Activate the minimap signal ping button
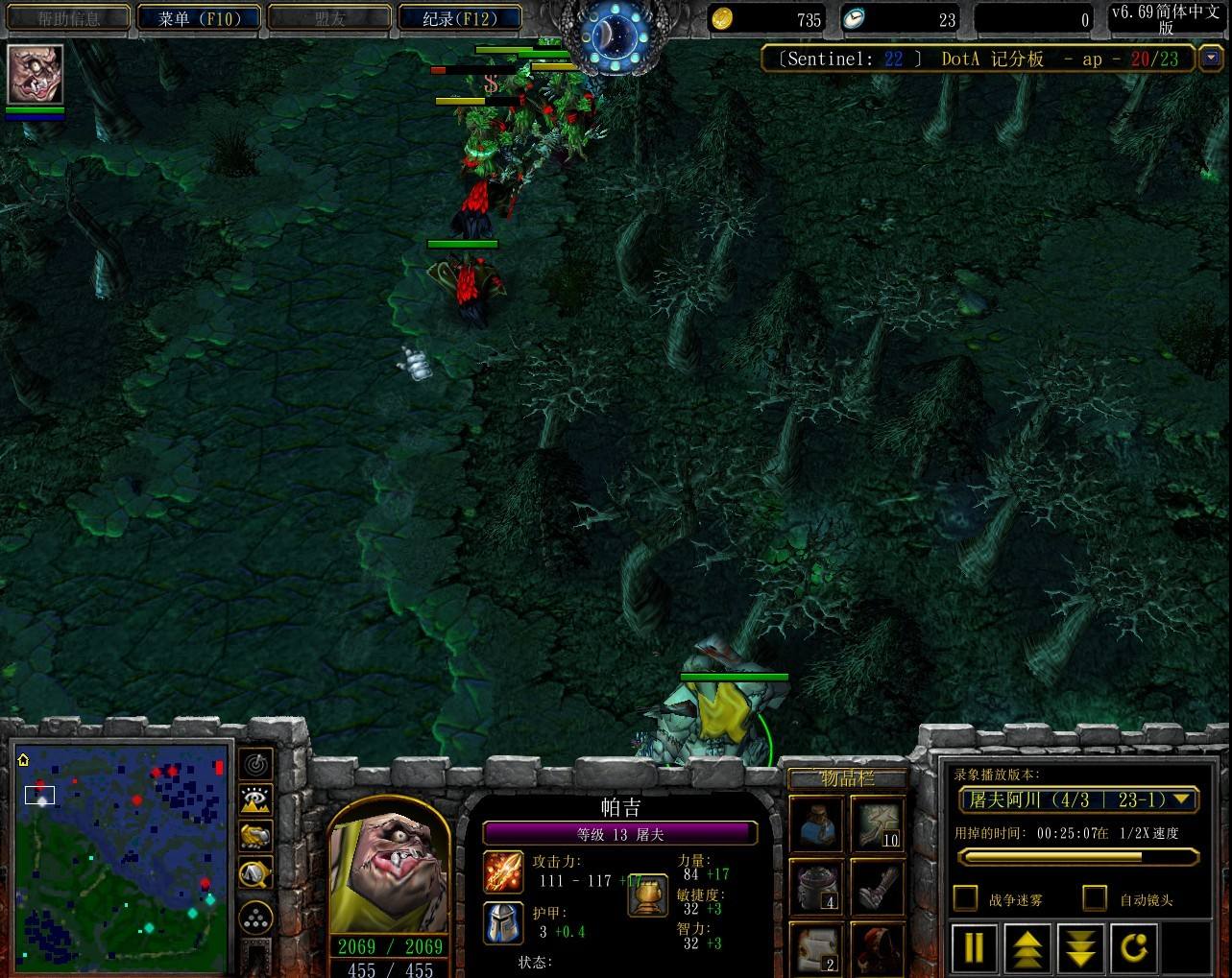The image size is (1232, 978). click(x=255, y=764)
